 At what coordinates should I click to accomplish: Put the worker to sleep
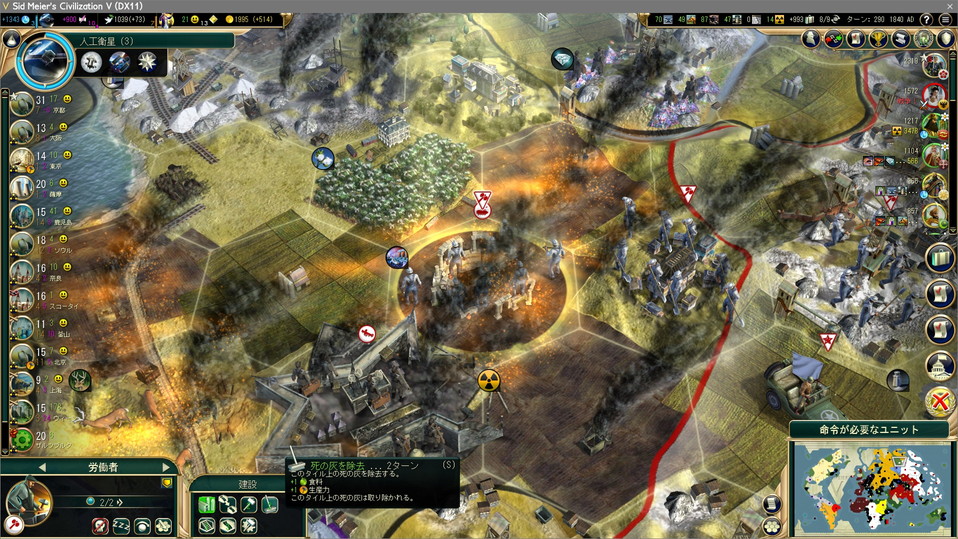[122, 525]
